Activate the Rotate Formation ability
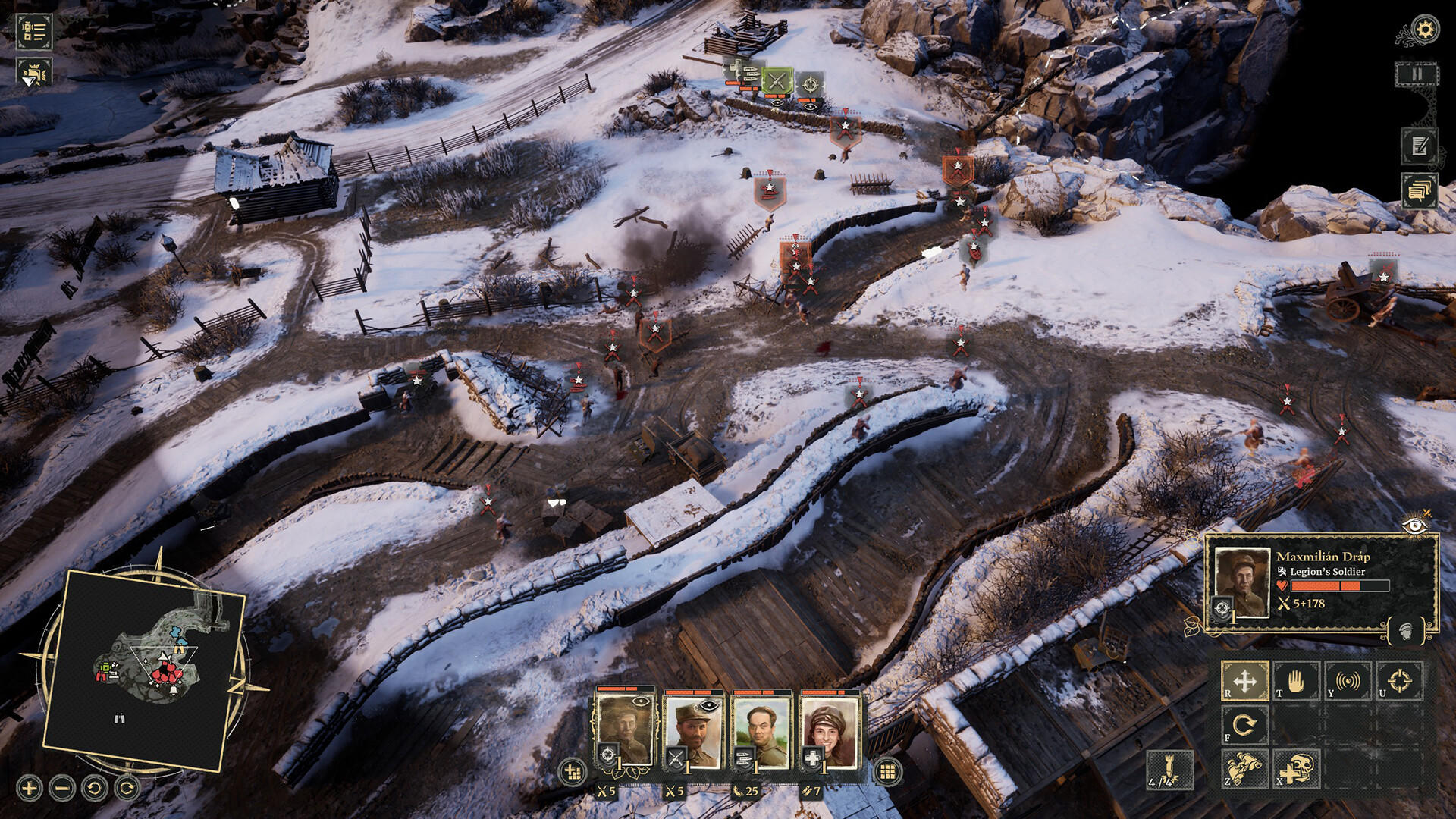The image size is (1456, 819). click(1244, 724)
